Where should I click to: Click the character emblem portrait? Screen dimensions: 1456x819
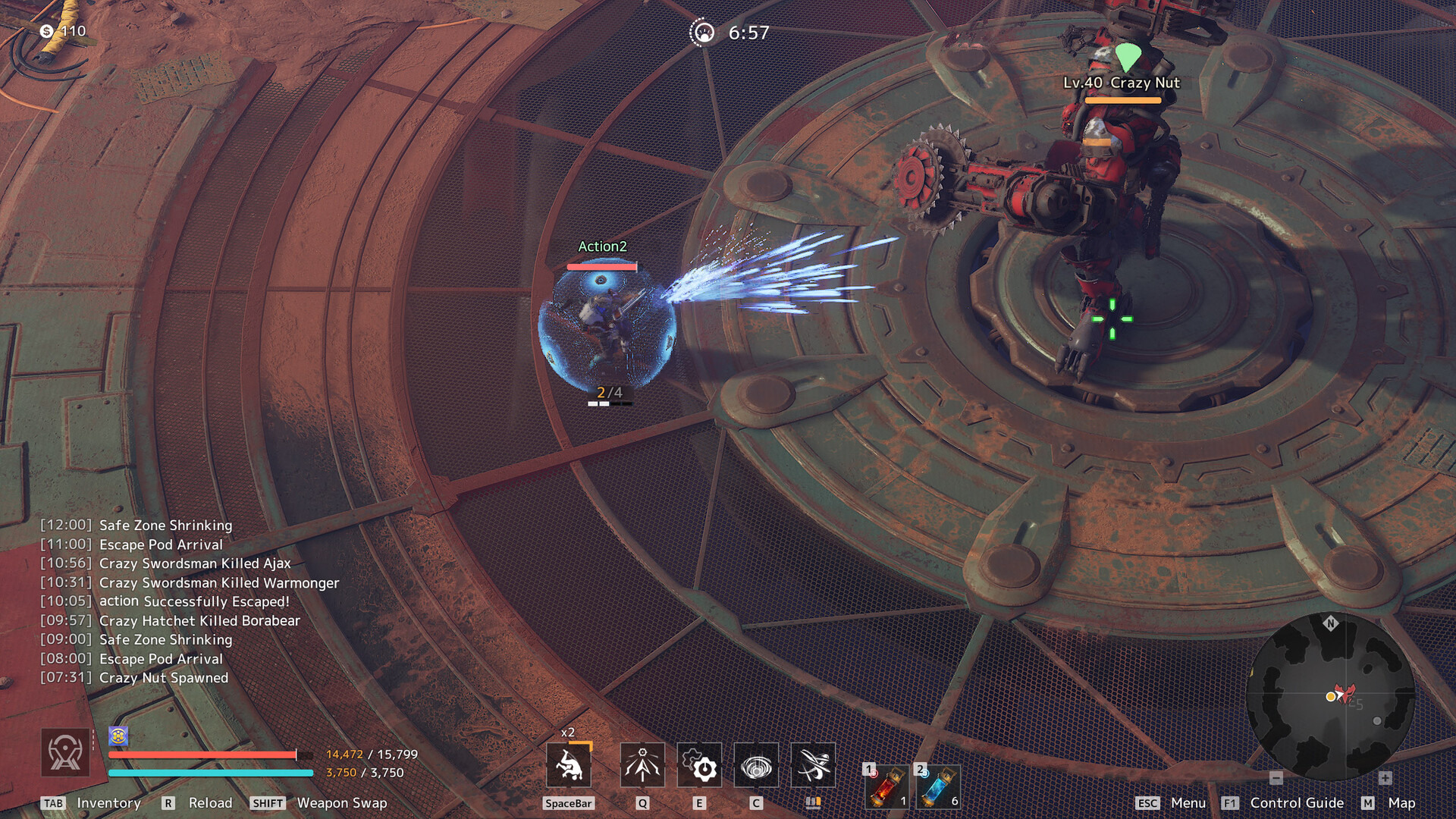click(65, 752)
